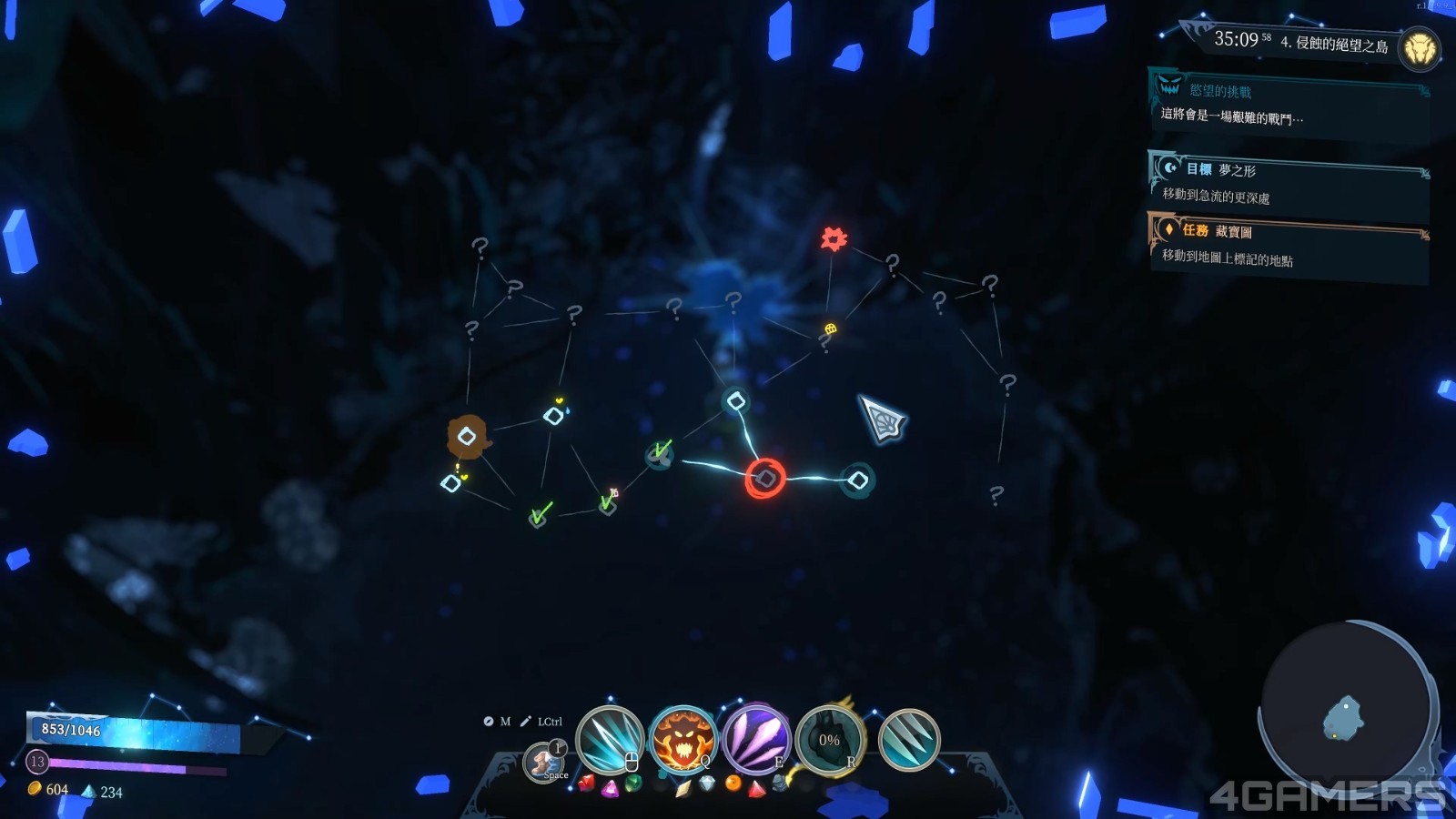1456x819 pixels.
Task: Use the purple crystal shards ability
Action: [755, 740]
